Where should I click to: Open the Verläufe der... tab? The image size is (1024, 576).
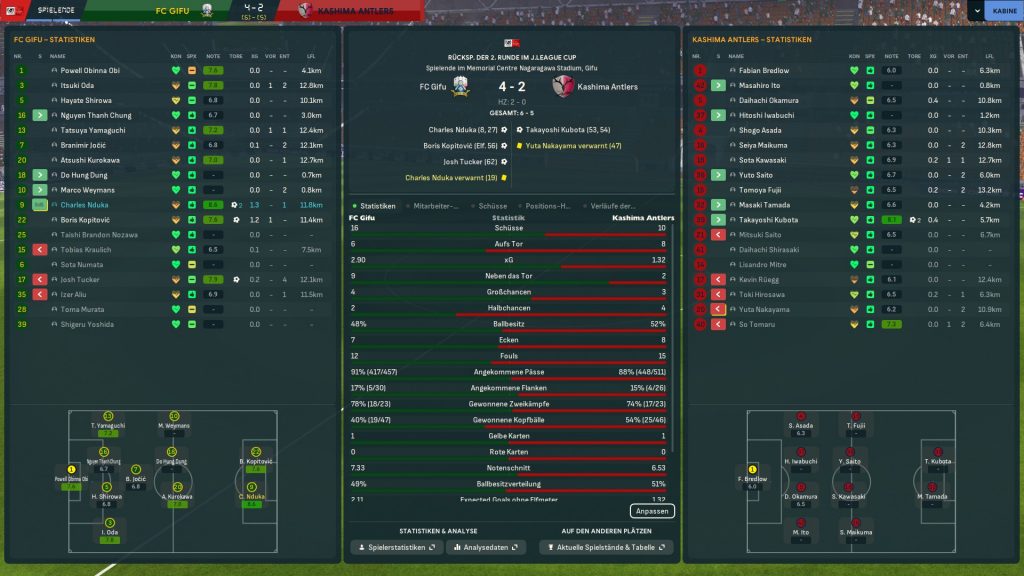[x=613, y=206]
